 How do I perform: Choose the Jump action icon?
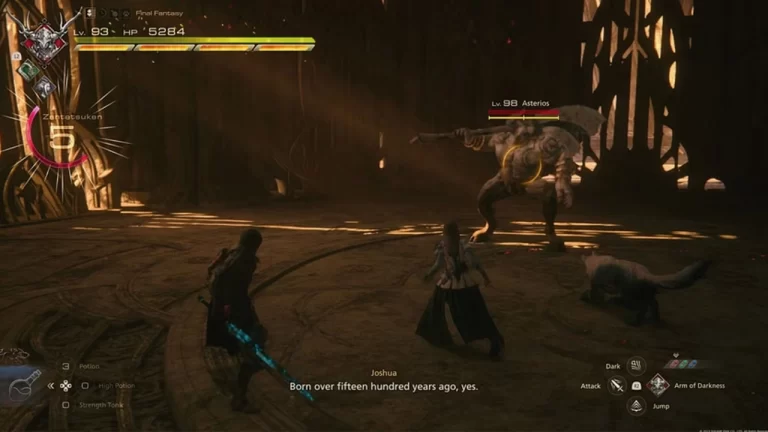(636, 404)
